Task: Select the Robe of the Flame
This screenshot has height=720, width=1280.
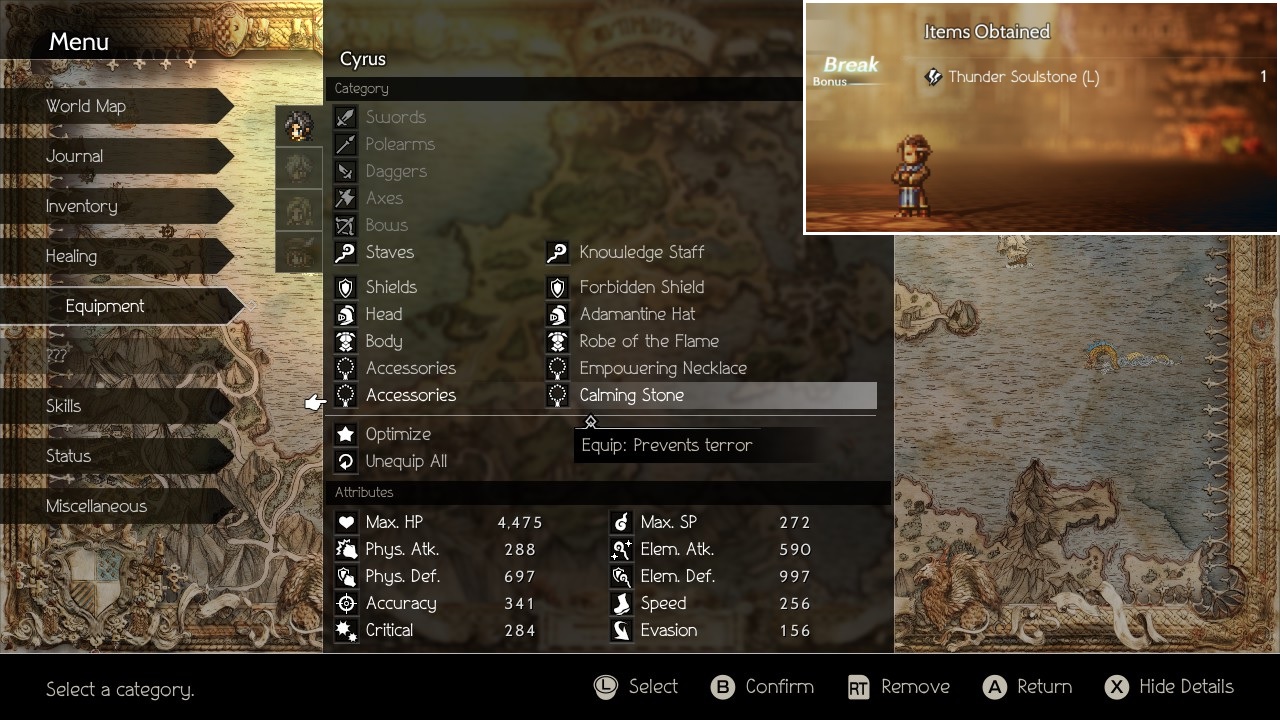Action: 649,341
